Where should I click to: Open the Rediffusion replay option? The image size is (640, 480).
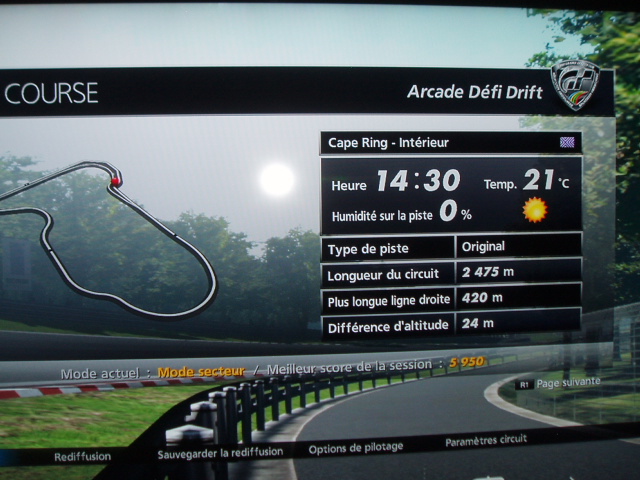pyautogui.click(x=83, y=456)
